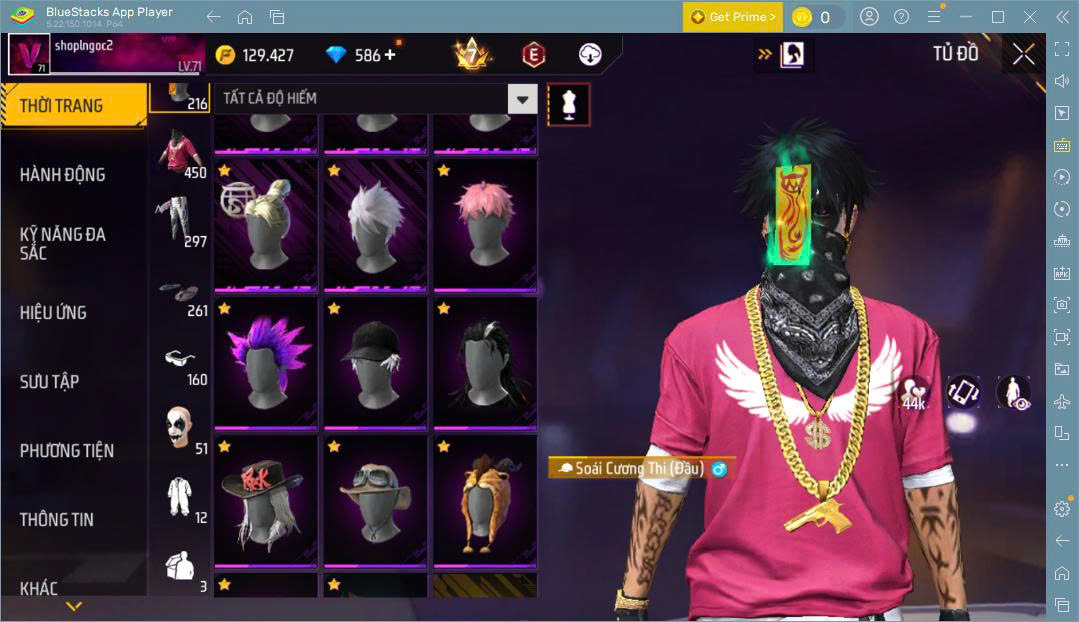Pick the black cap headgear
This screenshot has height=622, width=1079.
(x=375, y=362)
